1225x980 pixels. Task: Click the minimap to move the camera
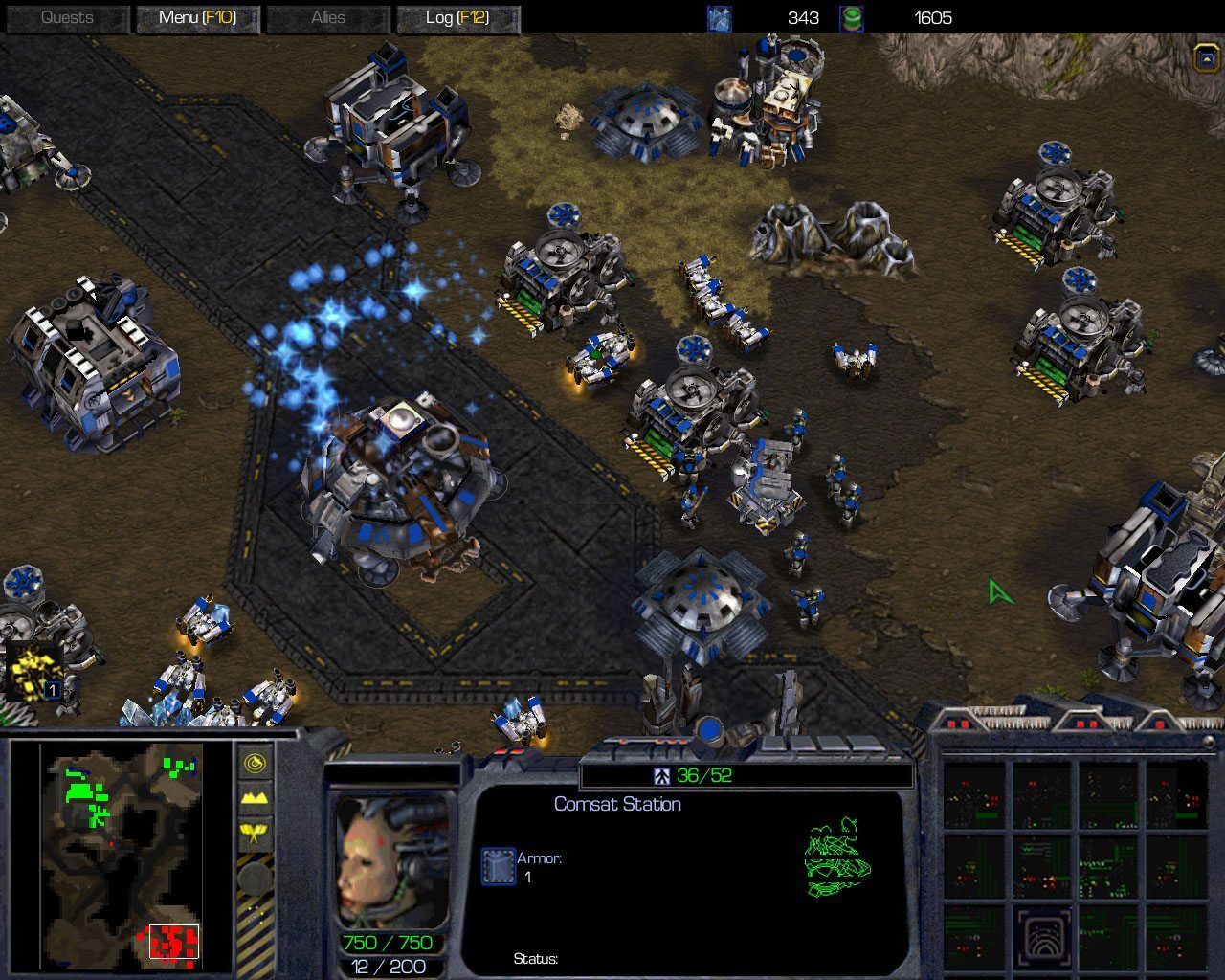[x=122, y=852]
